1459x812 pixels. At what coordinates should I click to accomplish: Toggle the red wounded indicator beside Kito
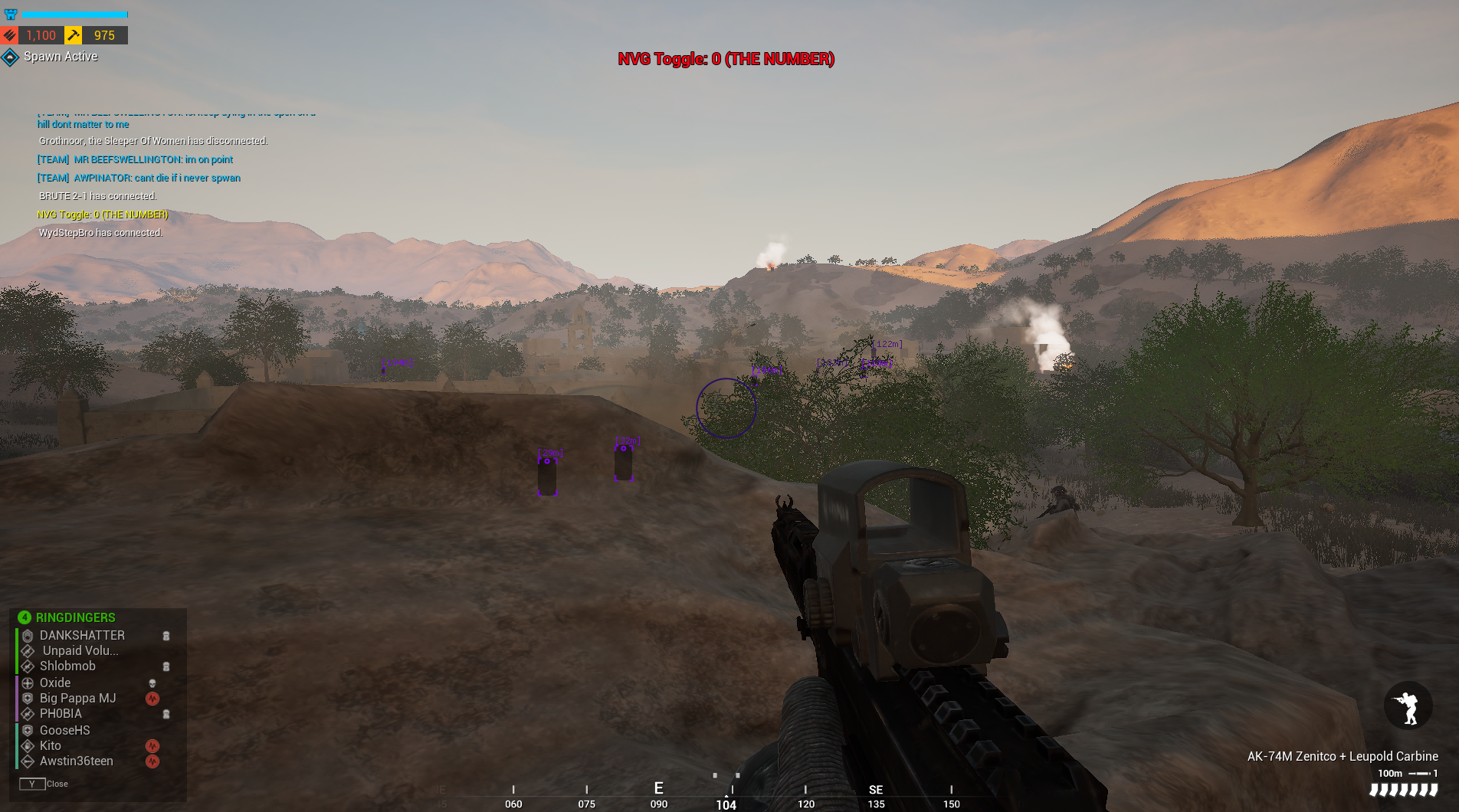(152, 745)
